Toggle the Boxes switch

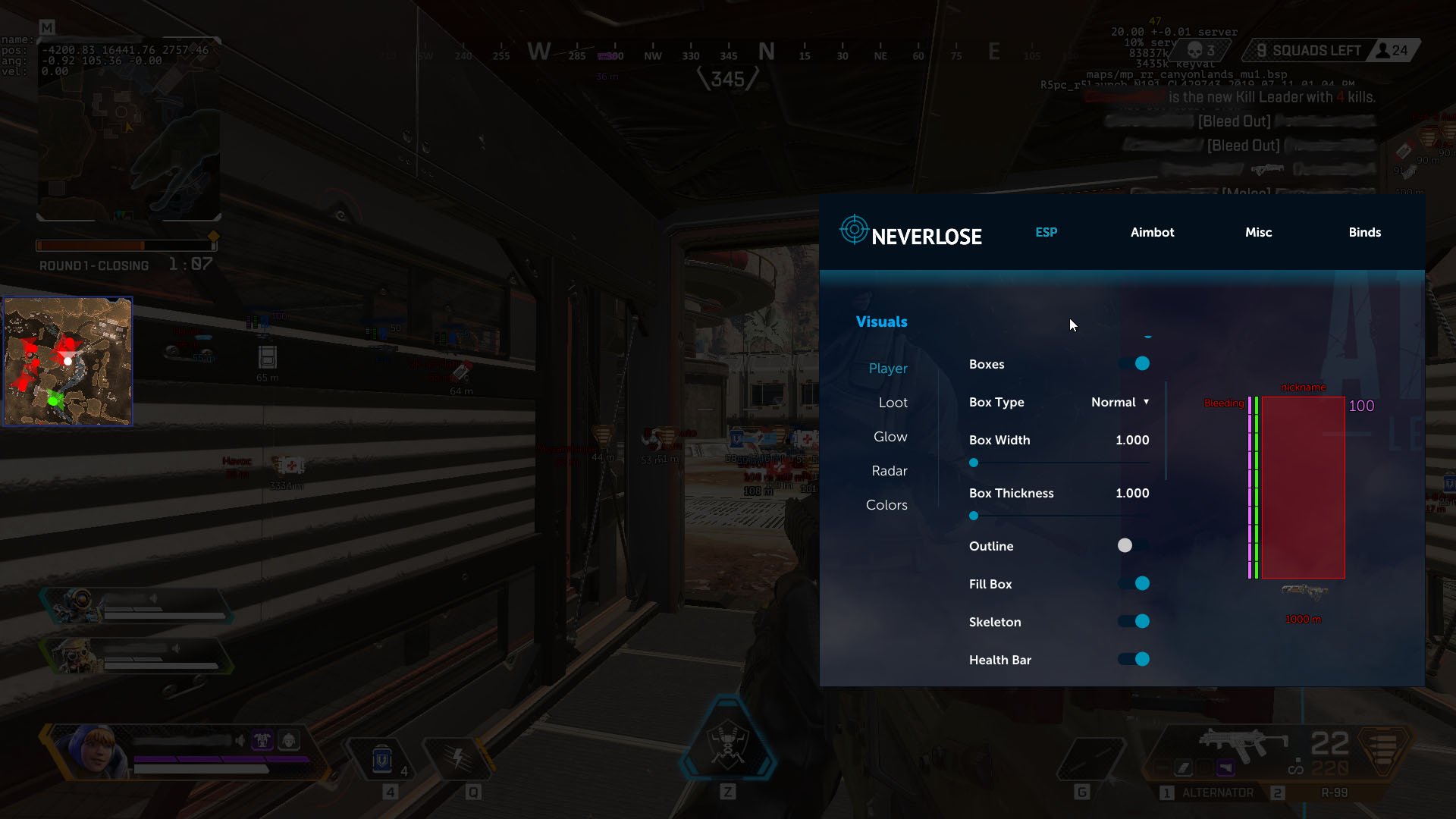tap(1134, 364)
